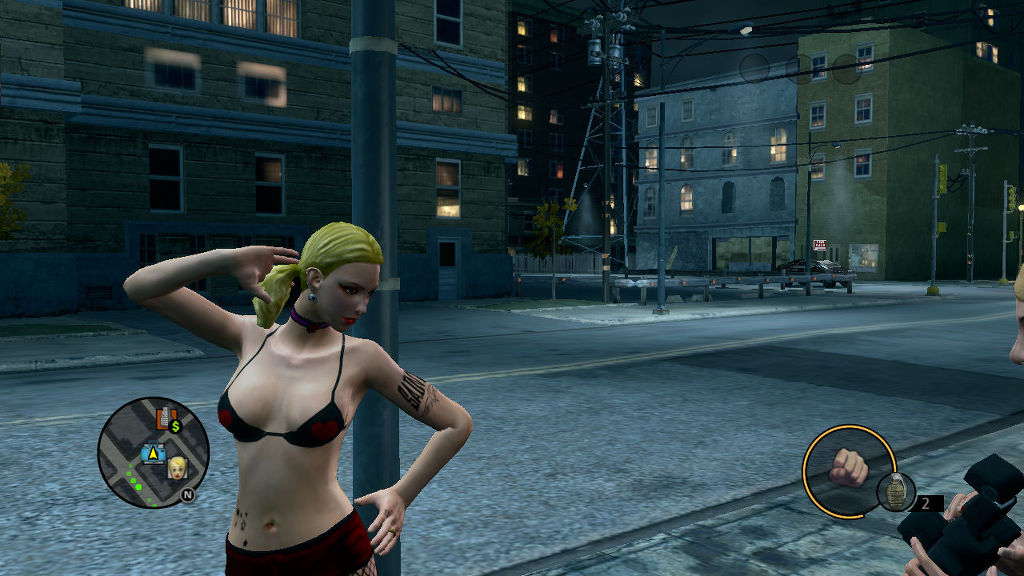
Task: Select the fist melee weapon icon
Action: click(848, 468)
